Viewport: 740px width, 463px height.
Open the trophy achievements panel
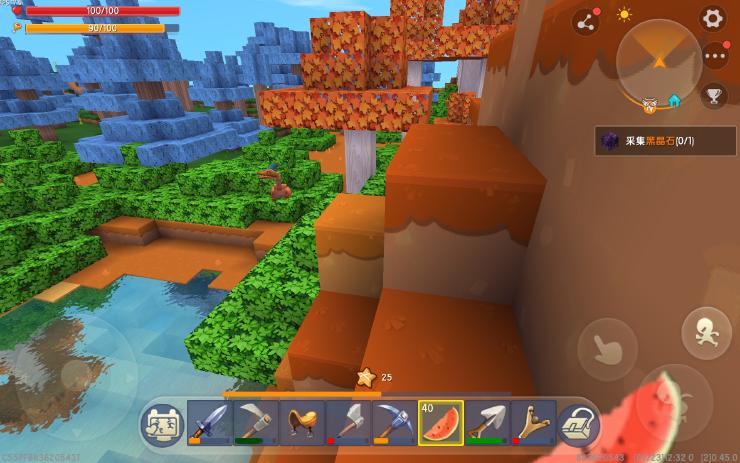pos(714,95)
